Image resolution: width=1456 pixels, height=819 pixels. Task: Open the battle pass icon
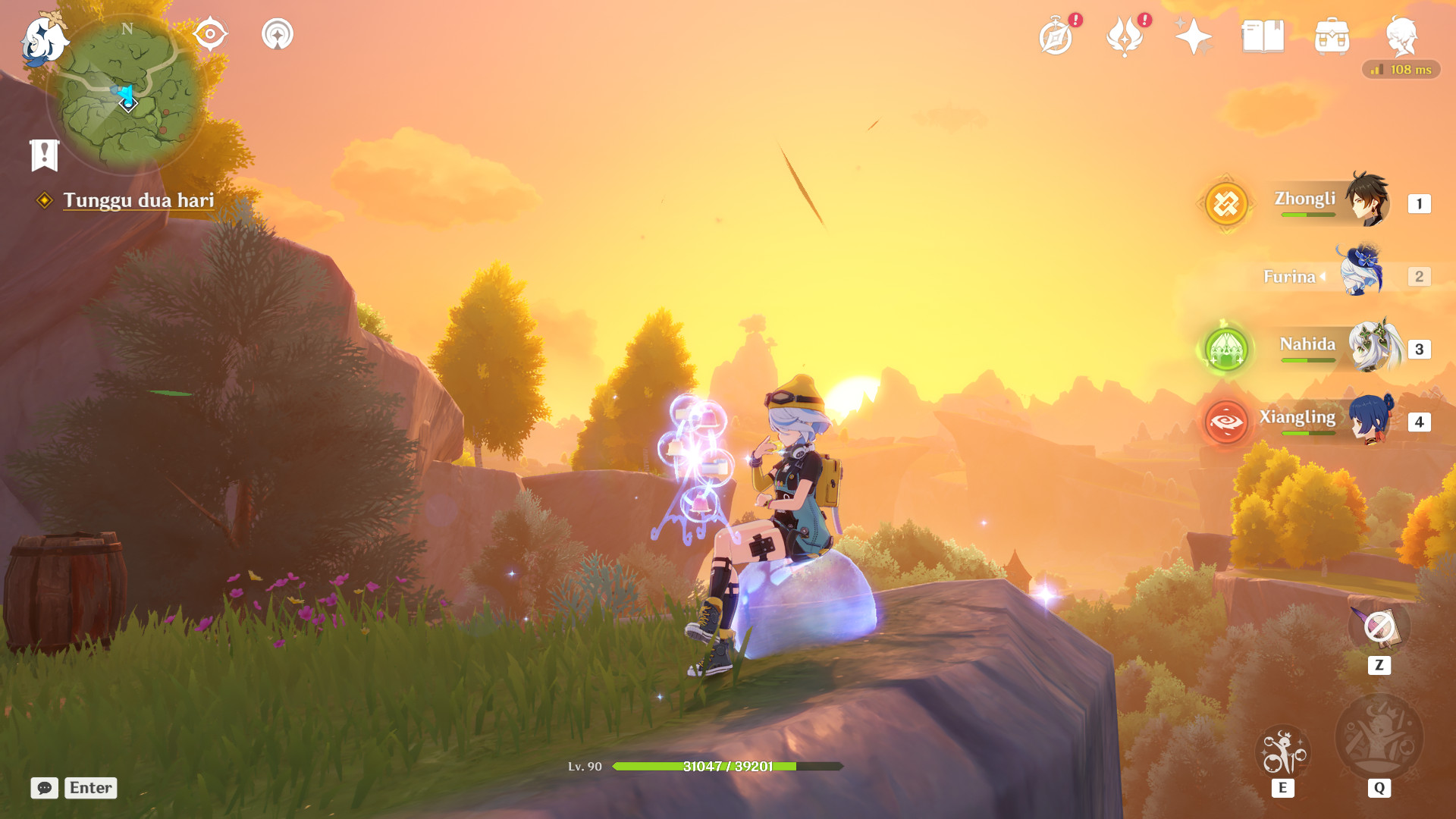[1125, 36]
